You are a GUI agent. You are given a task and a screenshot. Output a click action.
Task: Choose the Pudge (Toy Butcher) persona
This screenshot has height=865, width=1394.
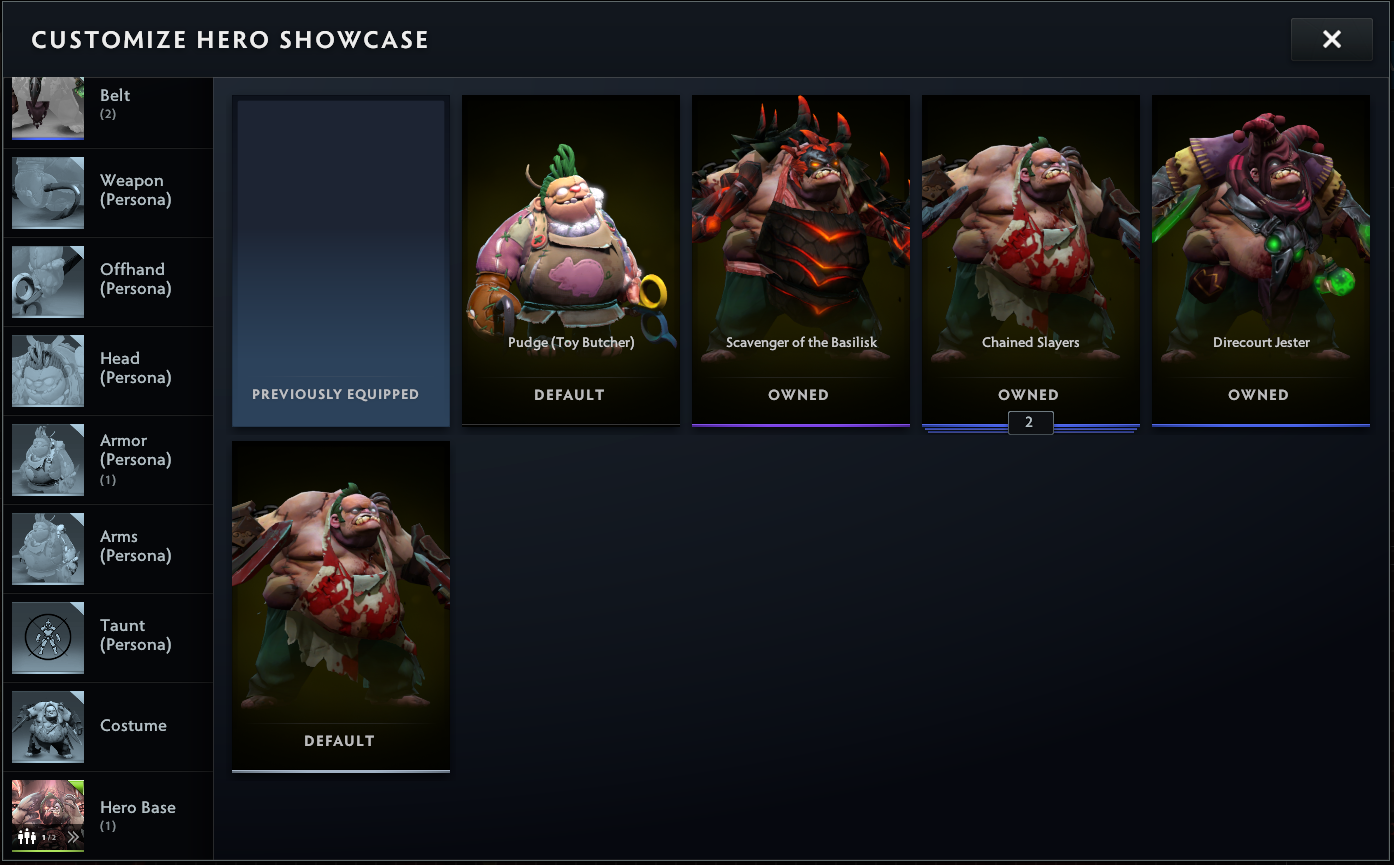(x=570, y=261)
